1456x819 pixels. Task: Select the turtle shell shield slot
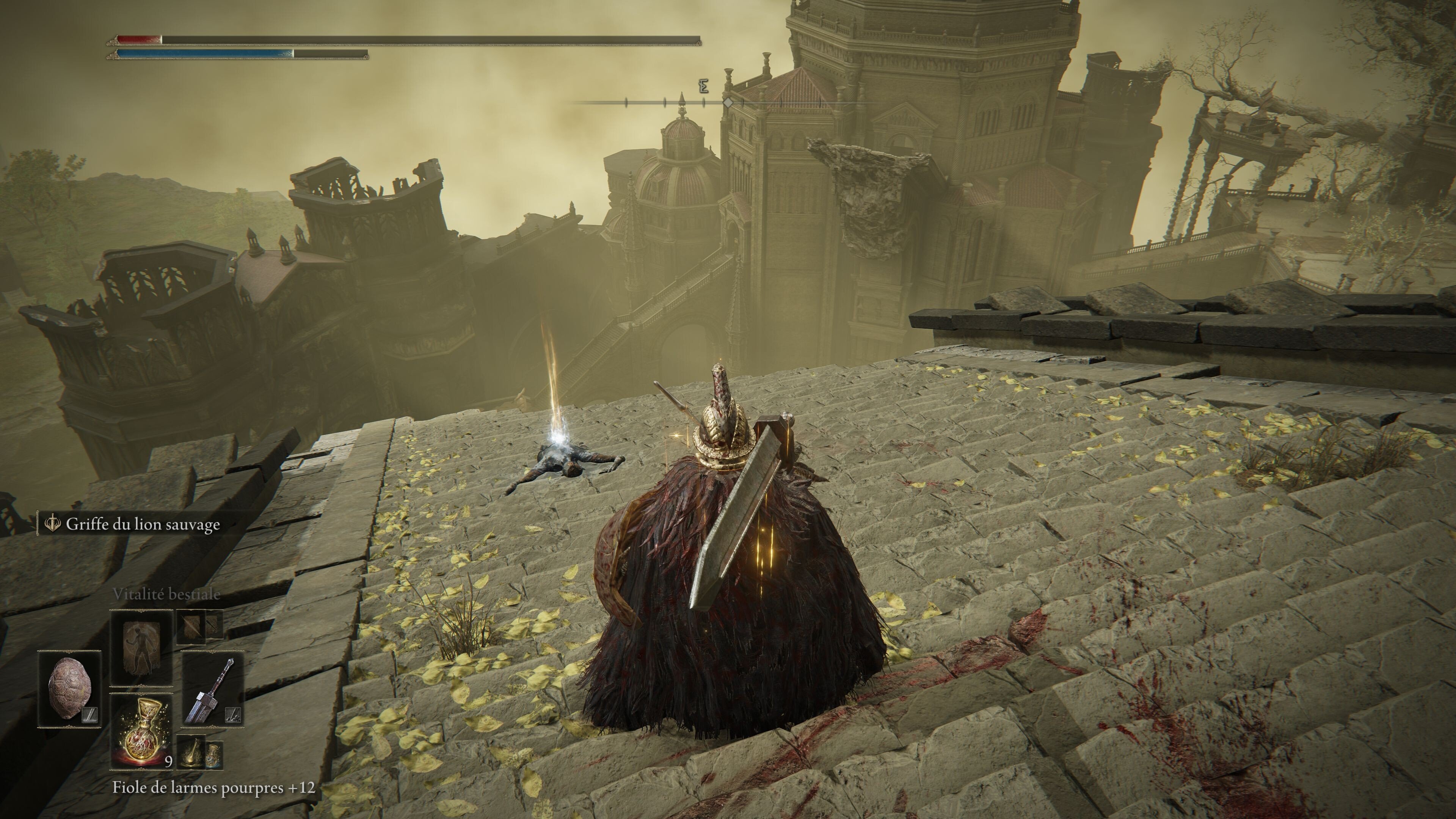click(x=69, y=689)
